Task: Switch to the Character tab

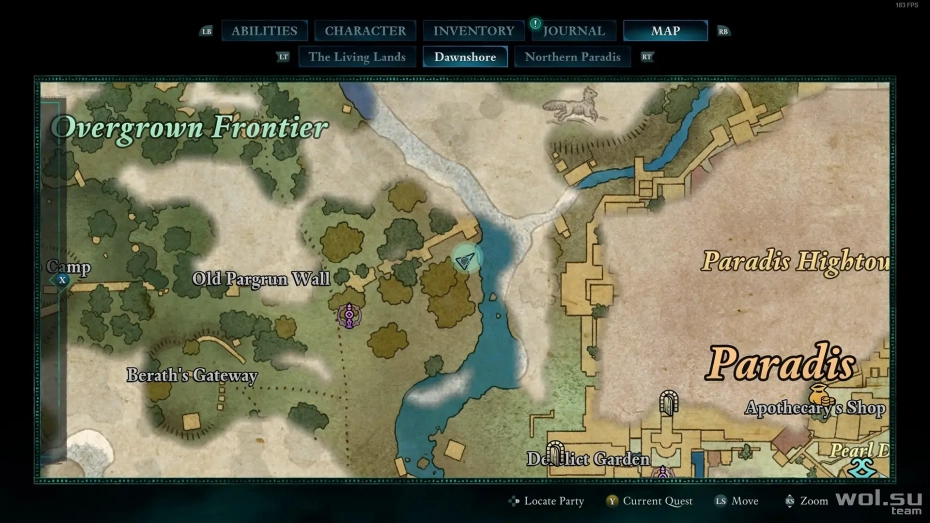Action: (x=365, y=31)
